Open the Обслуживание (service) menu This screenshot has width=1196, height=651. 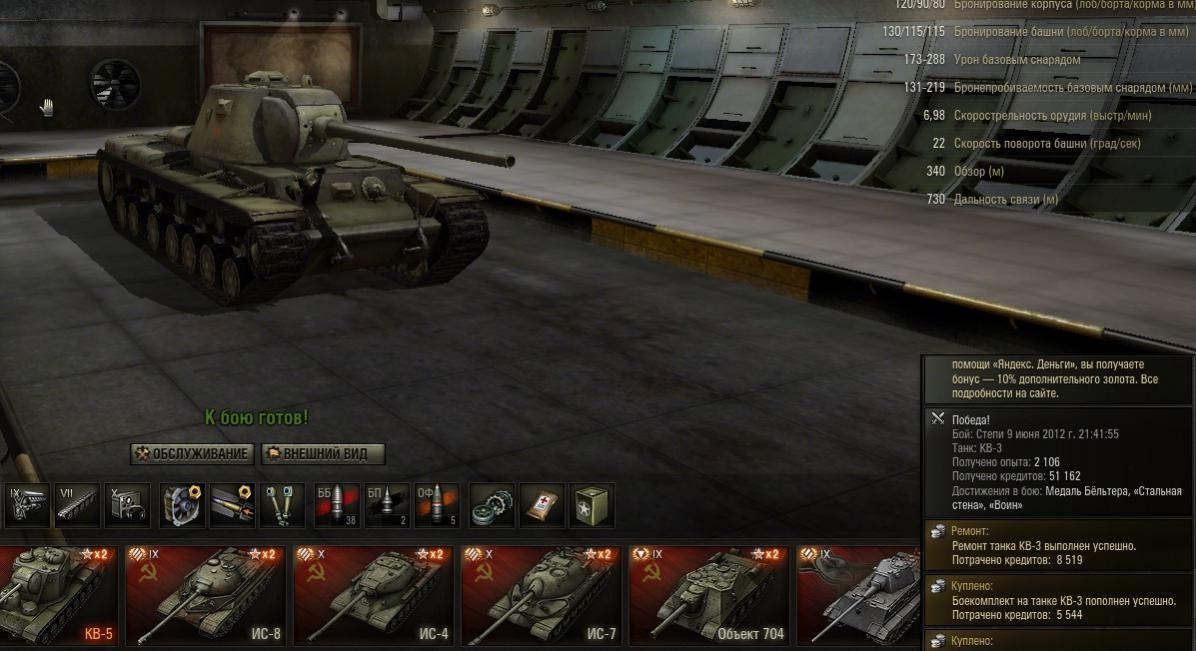191,454
